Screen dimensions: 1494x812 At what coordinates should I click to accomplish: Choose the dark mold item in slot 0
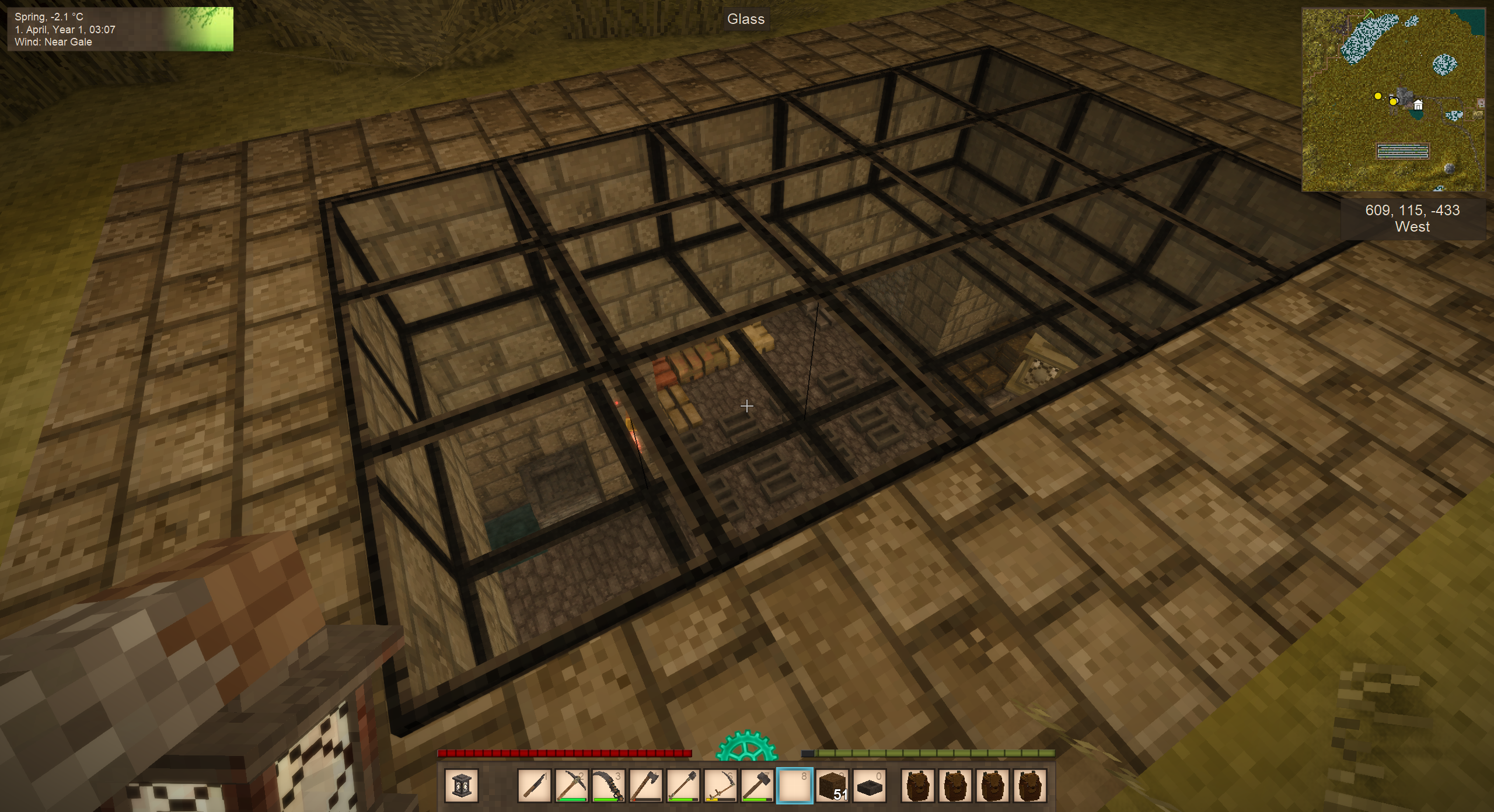pos(870,786)
